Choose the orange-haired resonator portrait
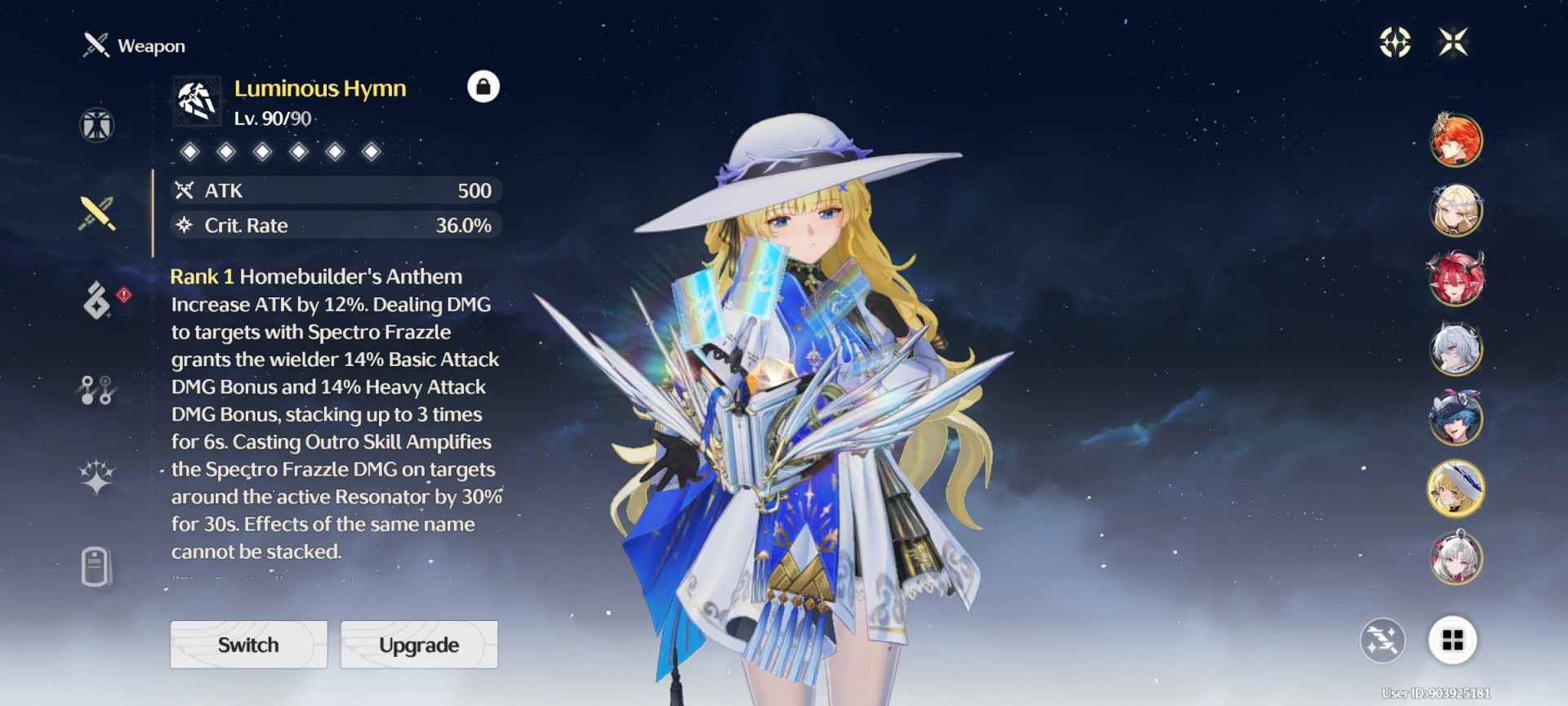This screenshot has height=706, width=1568. click(x=1455, y=140)
